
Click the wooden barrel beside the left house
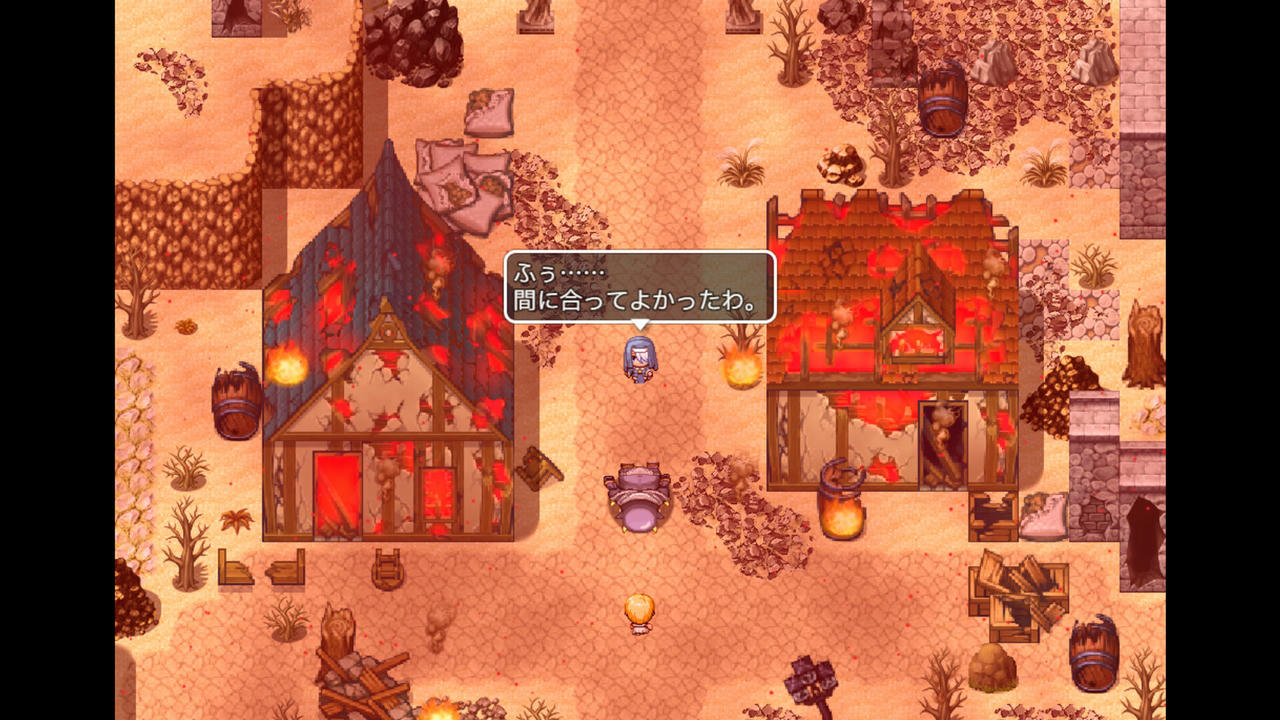tap(235, 398)
